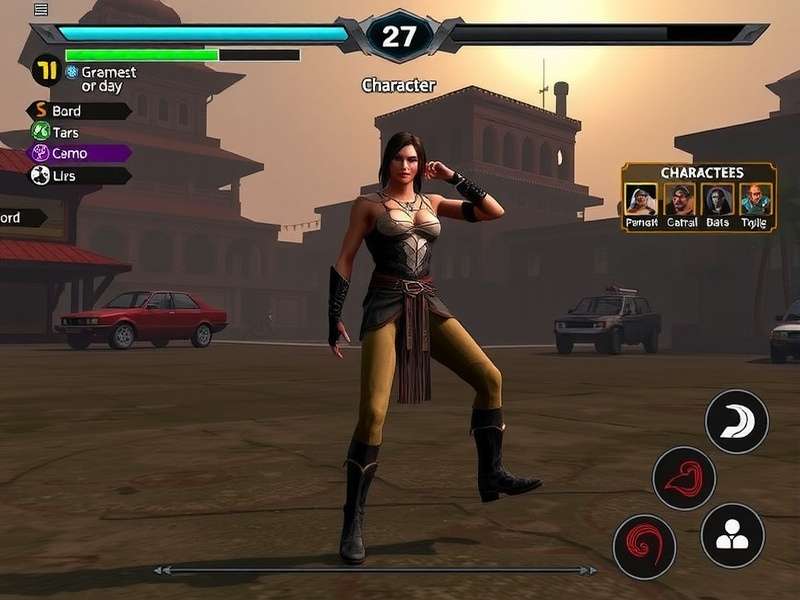This screenshot has height=600, width=800.
Task: Use the red claw strike ability
Action: 684,478
